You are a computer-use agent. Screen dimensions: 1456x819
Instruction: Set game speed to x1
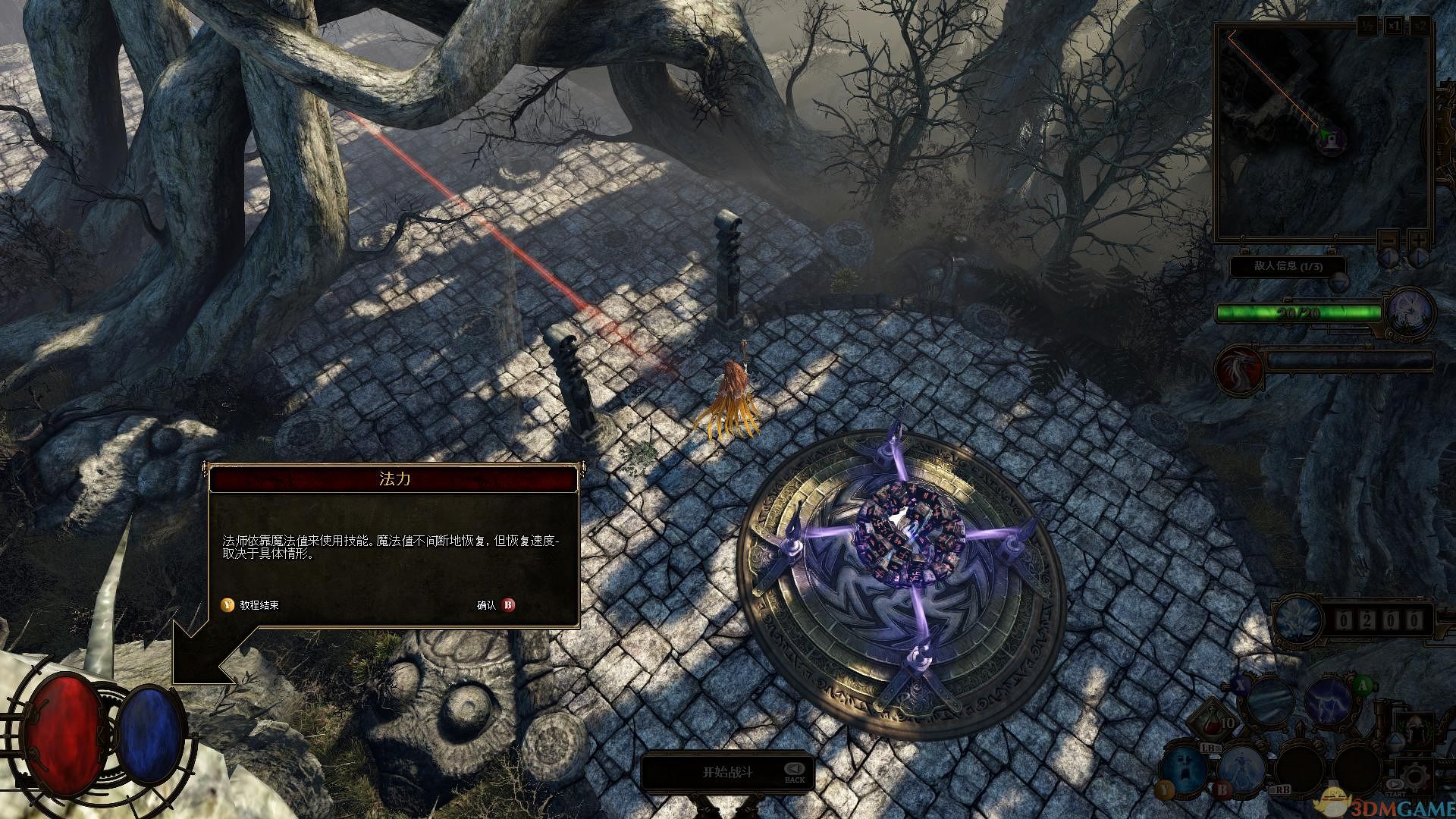click(x=1394, y=27)
